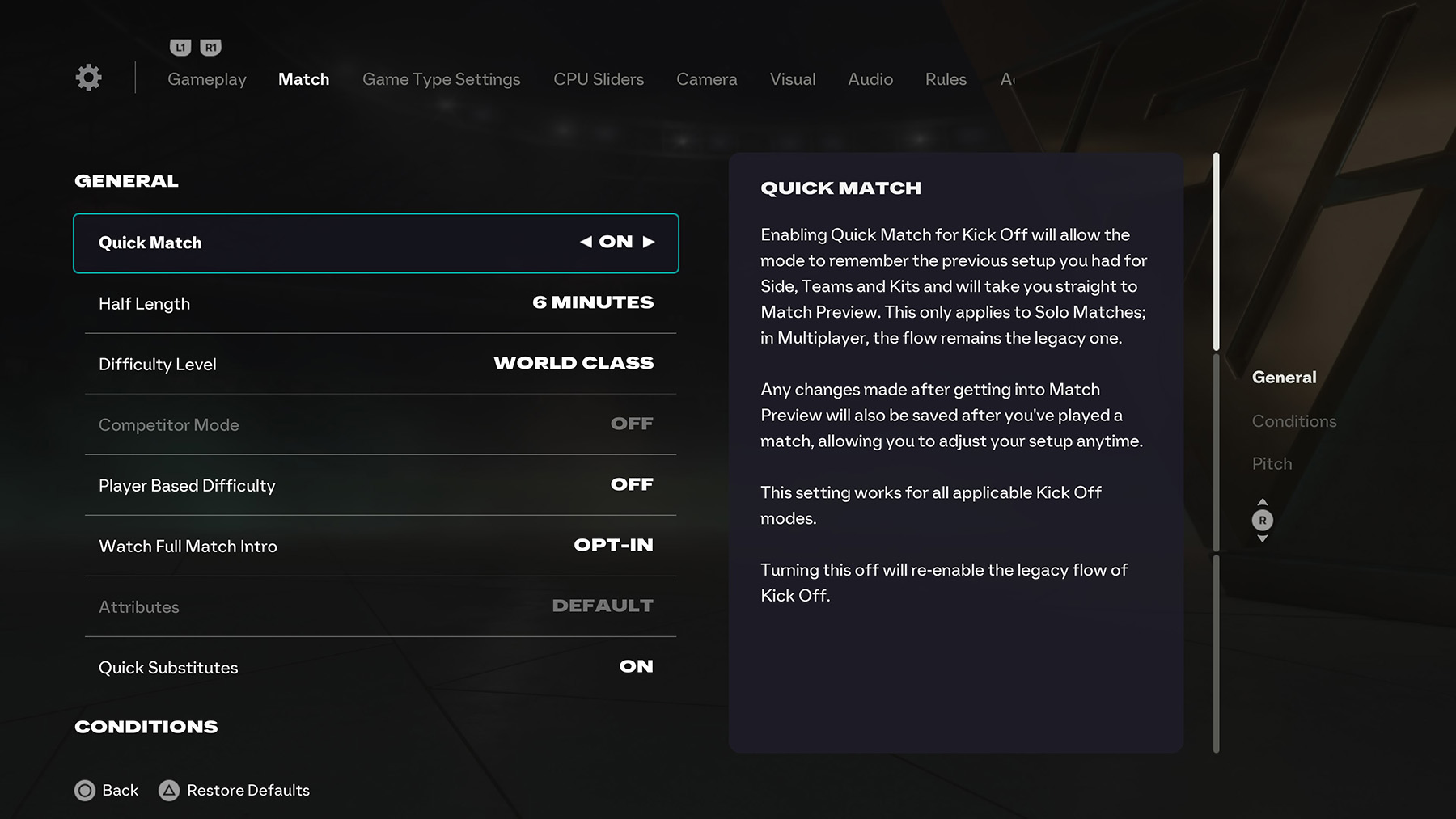Click the triangle Restore Defaults icon
This screenshot has height=819, width=1456.
point(170,790)
